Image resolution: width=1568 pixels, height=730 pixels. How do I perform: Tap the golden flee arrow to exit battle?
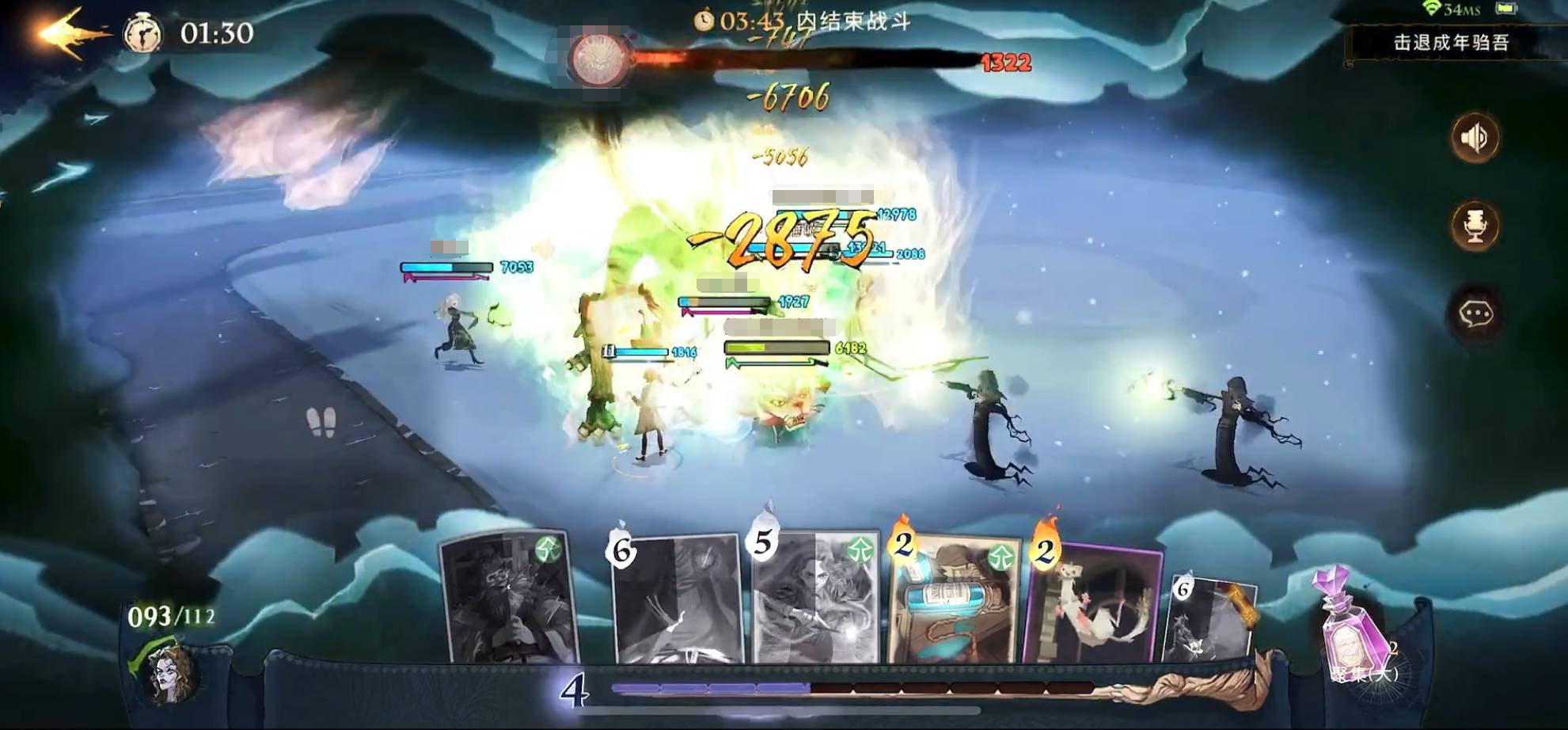pyautogui.click(x=67, y=32)
